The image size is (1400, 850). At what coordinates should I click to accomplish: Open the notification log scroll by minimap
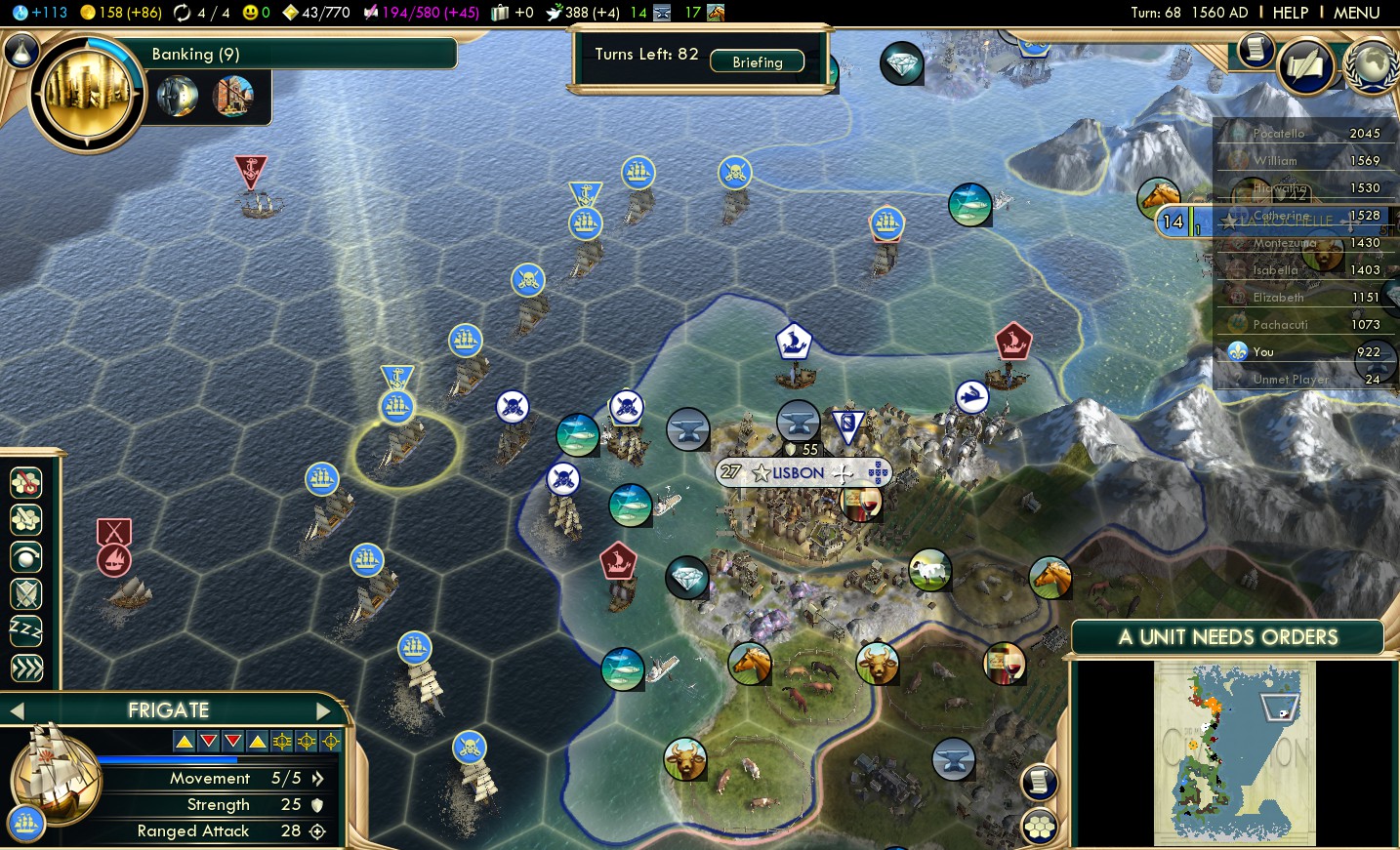(x=1040, y=782)
